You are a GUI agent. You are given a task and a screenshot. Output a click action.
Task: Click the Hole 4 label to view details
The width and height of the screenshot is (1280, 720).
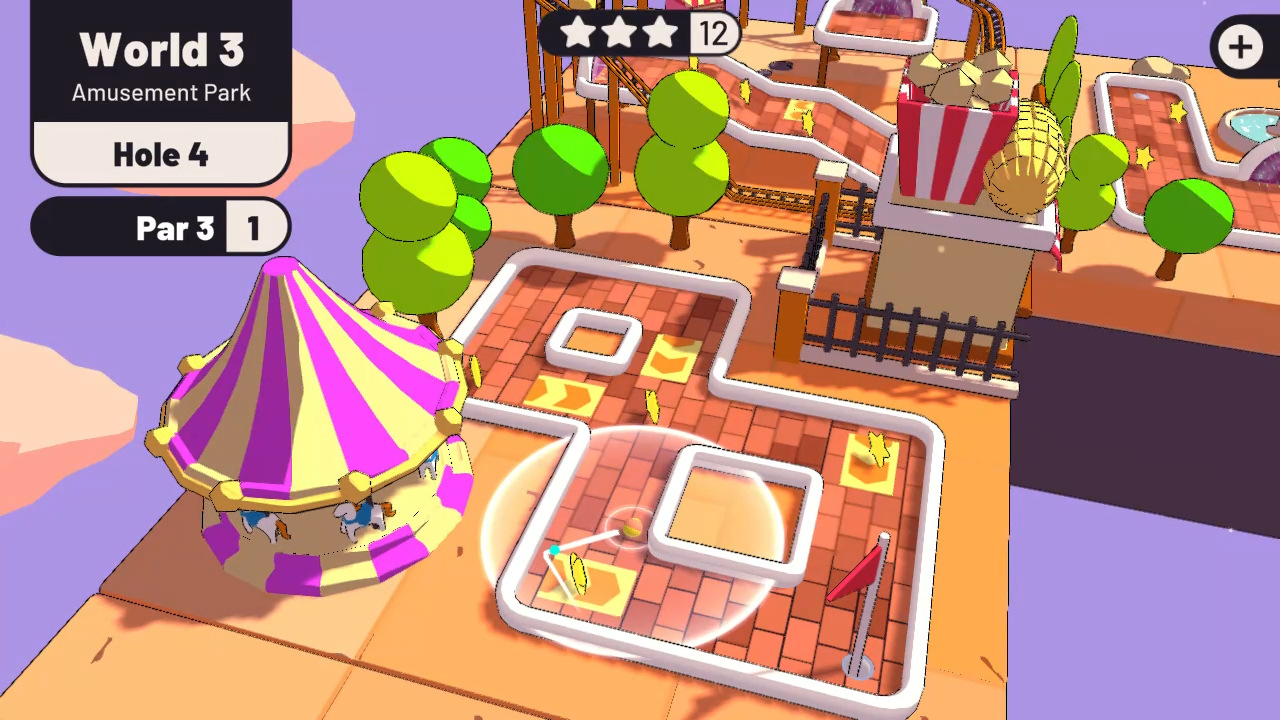[160, 155]
